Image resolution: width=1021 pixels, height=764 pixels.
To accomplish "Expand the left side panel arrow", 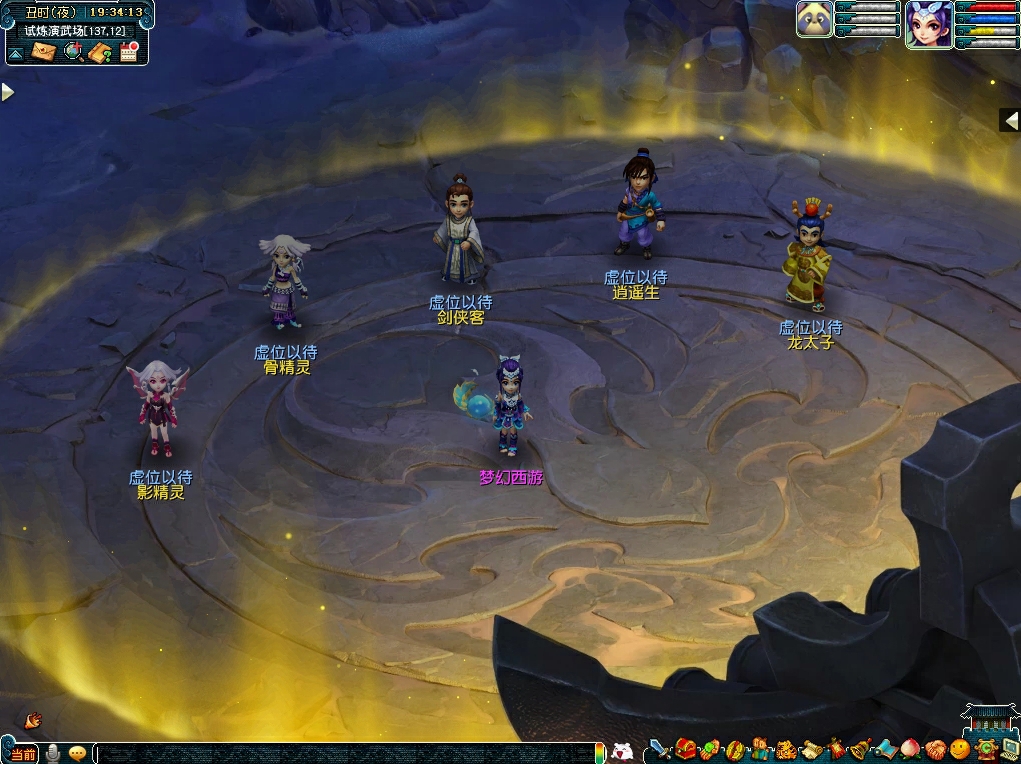I will pyautogui.click(x=8, y=92).
